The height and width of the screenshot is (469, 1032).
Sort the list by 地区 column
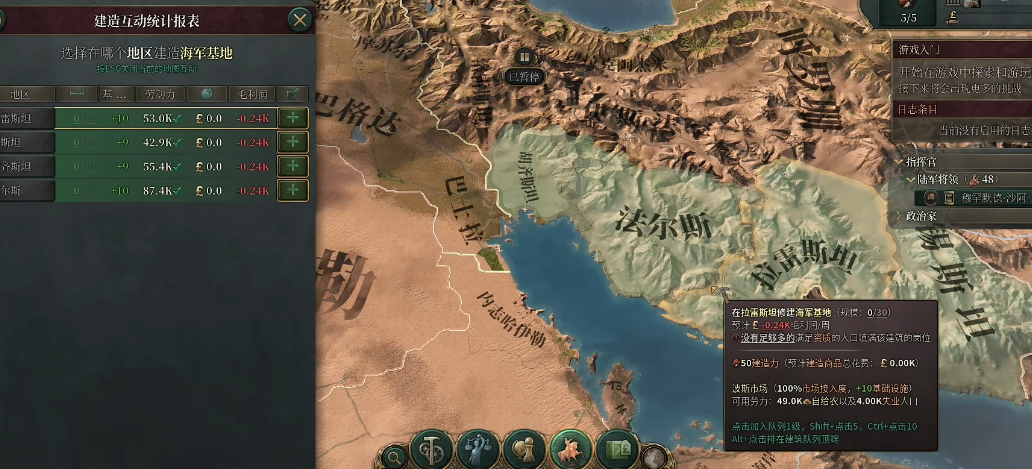coord(20,94)
